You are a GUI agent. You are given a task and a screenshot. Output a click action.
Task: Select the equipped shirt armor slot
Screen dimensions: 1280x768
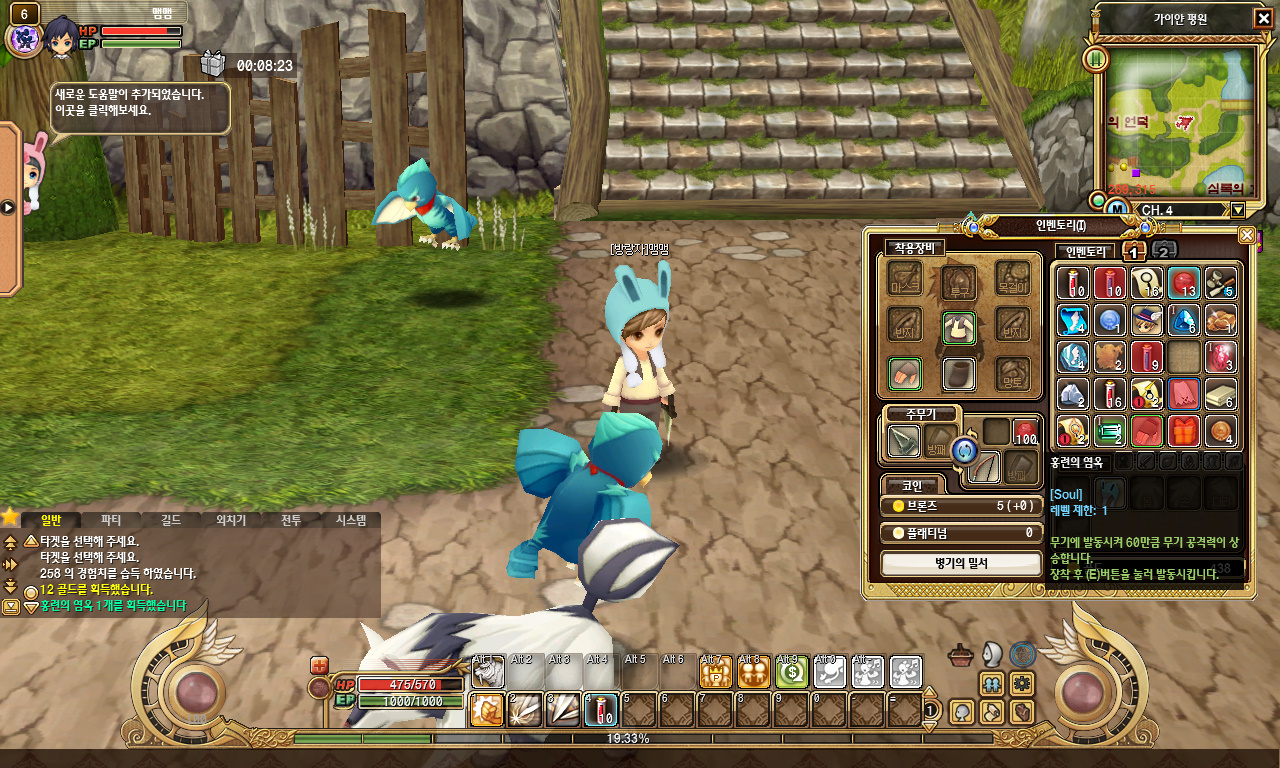959,327
